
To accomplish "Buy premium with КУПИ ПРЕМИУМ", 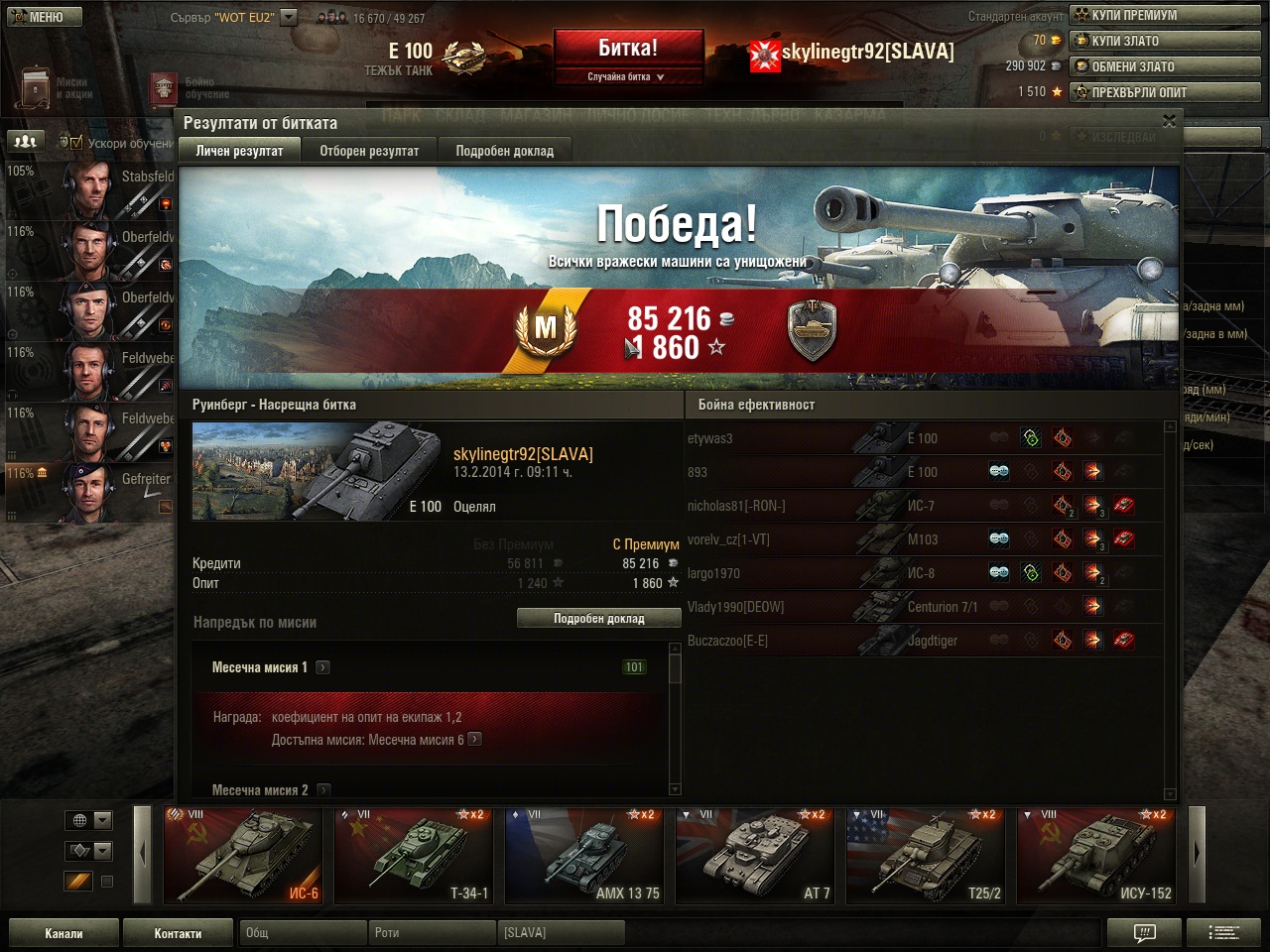I will click(1165, 15).
